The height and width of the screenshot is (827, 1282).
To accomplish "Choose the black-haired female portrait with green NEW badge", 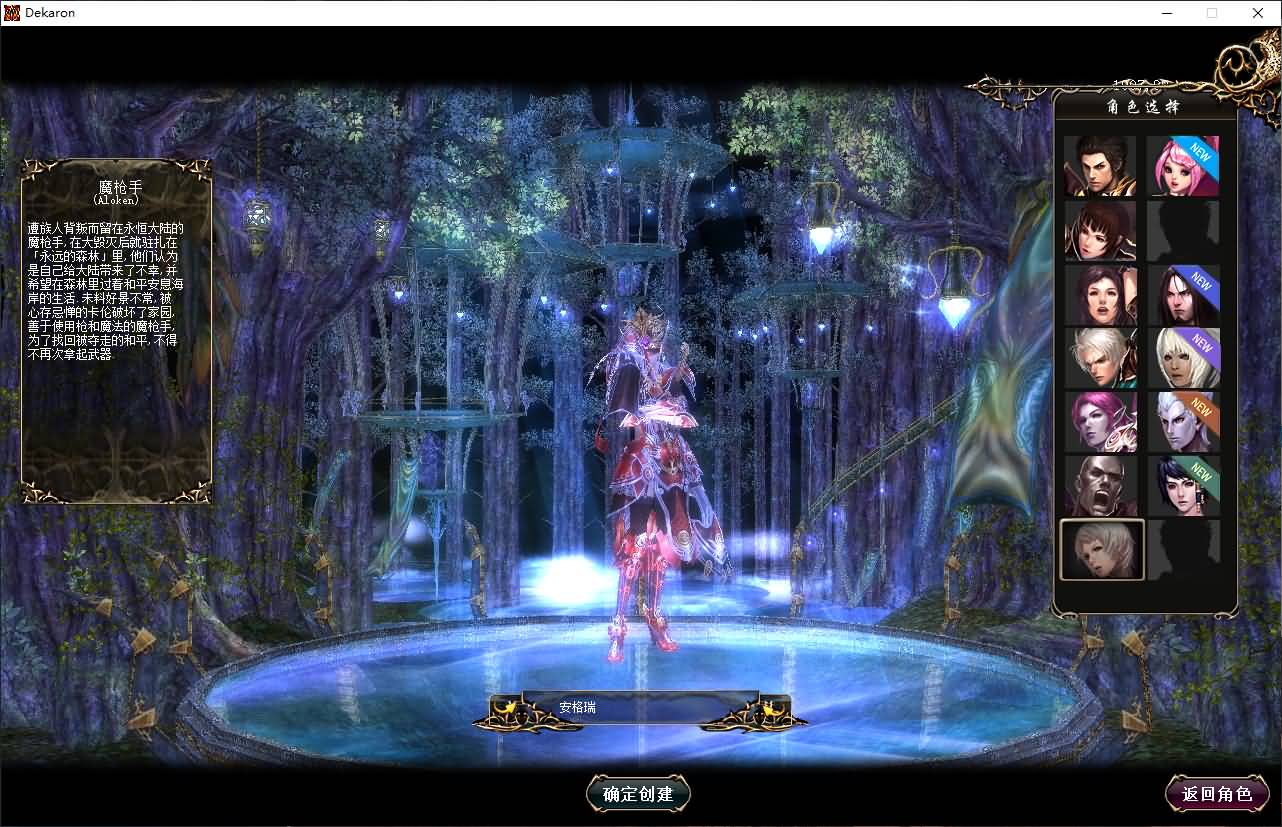I will coord(1184,486).
